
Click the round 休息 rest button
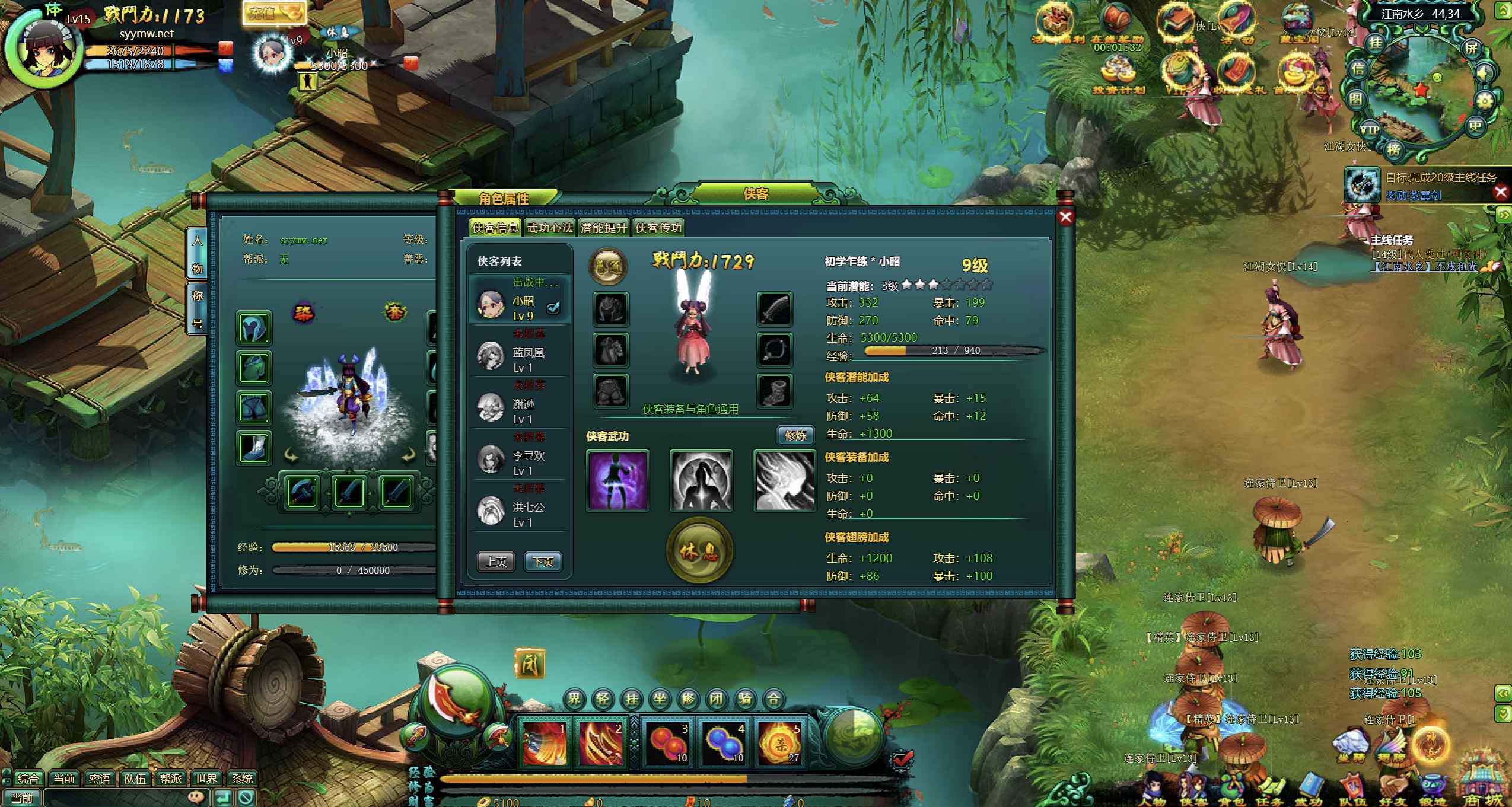pyautogui.click(x=699, y=551)
